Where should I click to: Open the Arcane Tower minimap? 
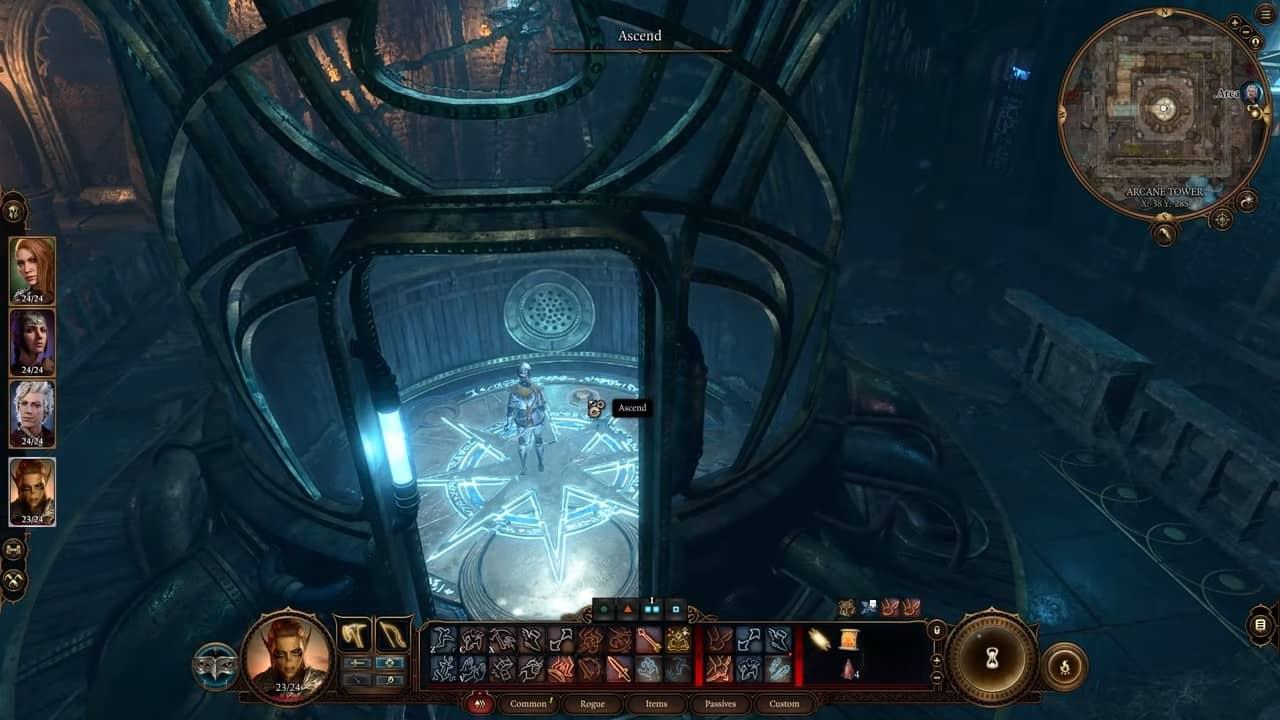click(1163, 110)
